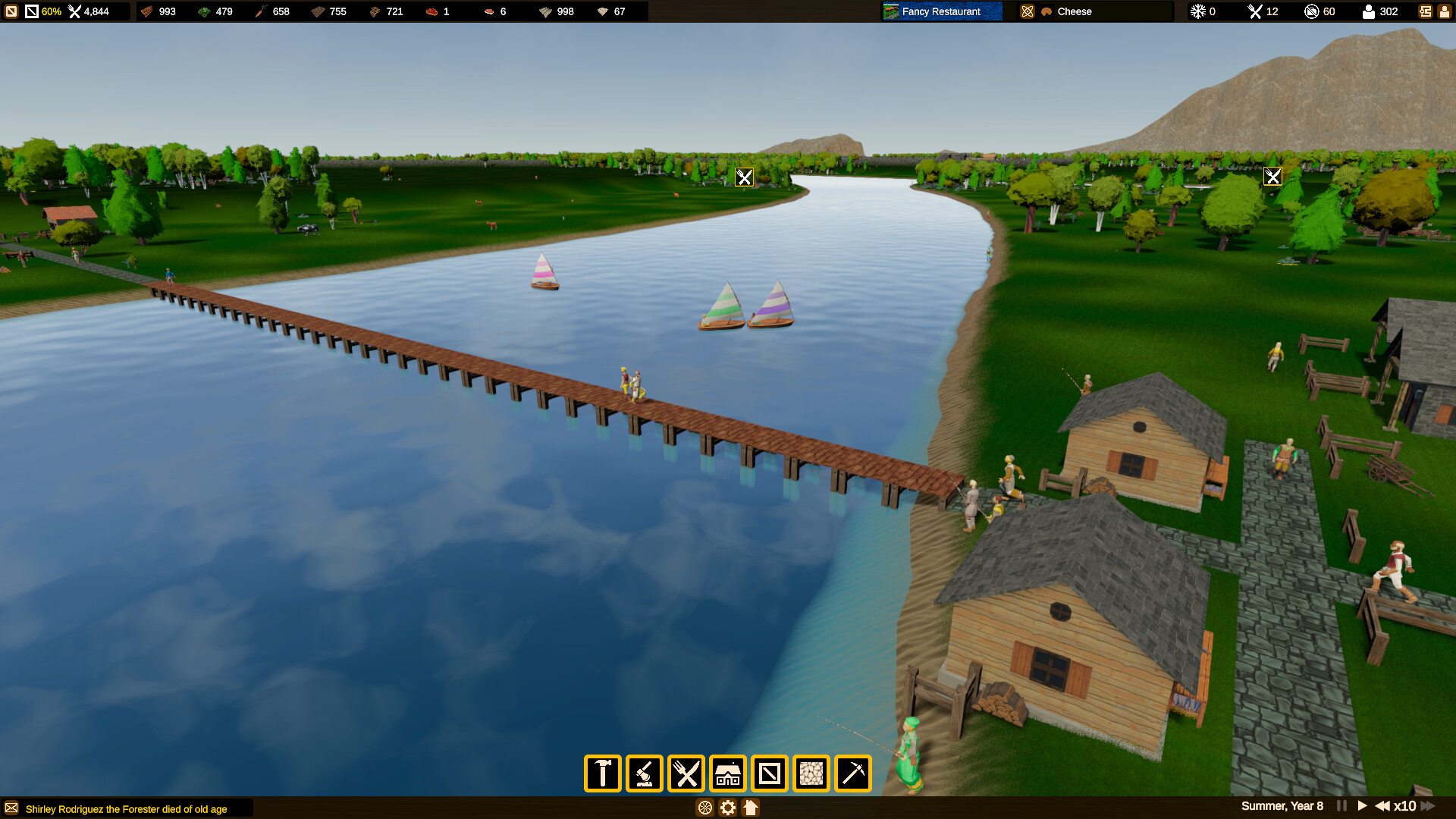The height and width of the screenshot is (819, 1456).
Task: Open the house building menu
Action: (728, 773)
